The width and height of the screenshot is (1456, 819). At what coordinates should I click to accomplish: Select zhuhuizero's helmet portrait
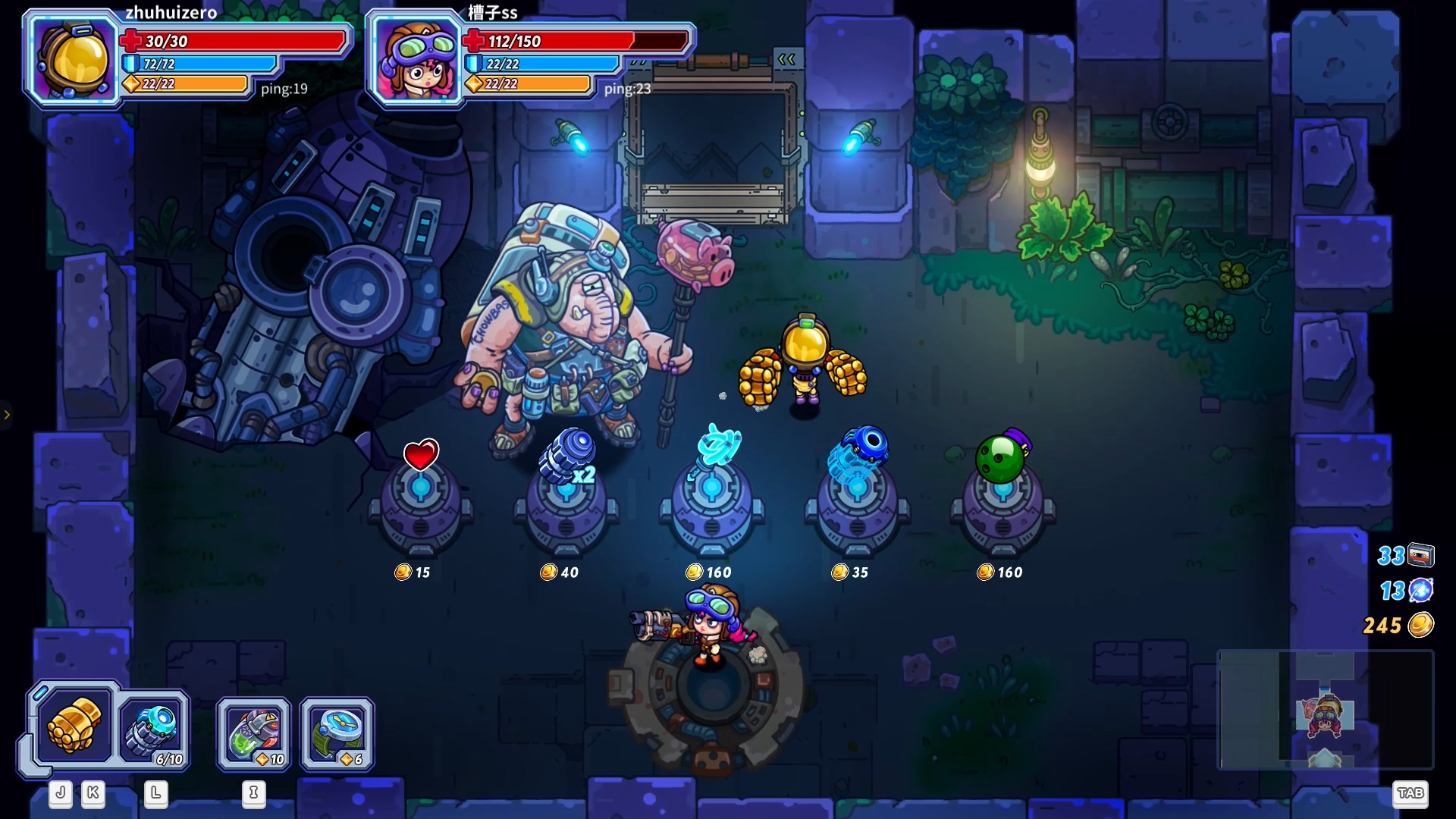tap(72, 58)
